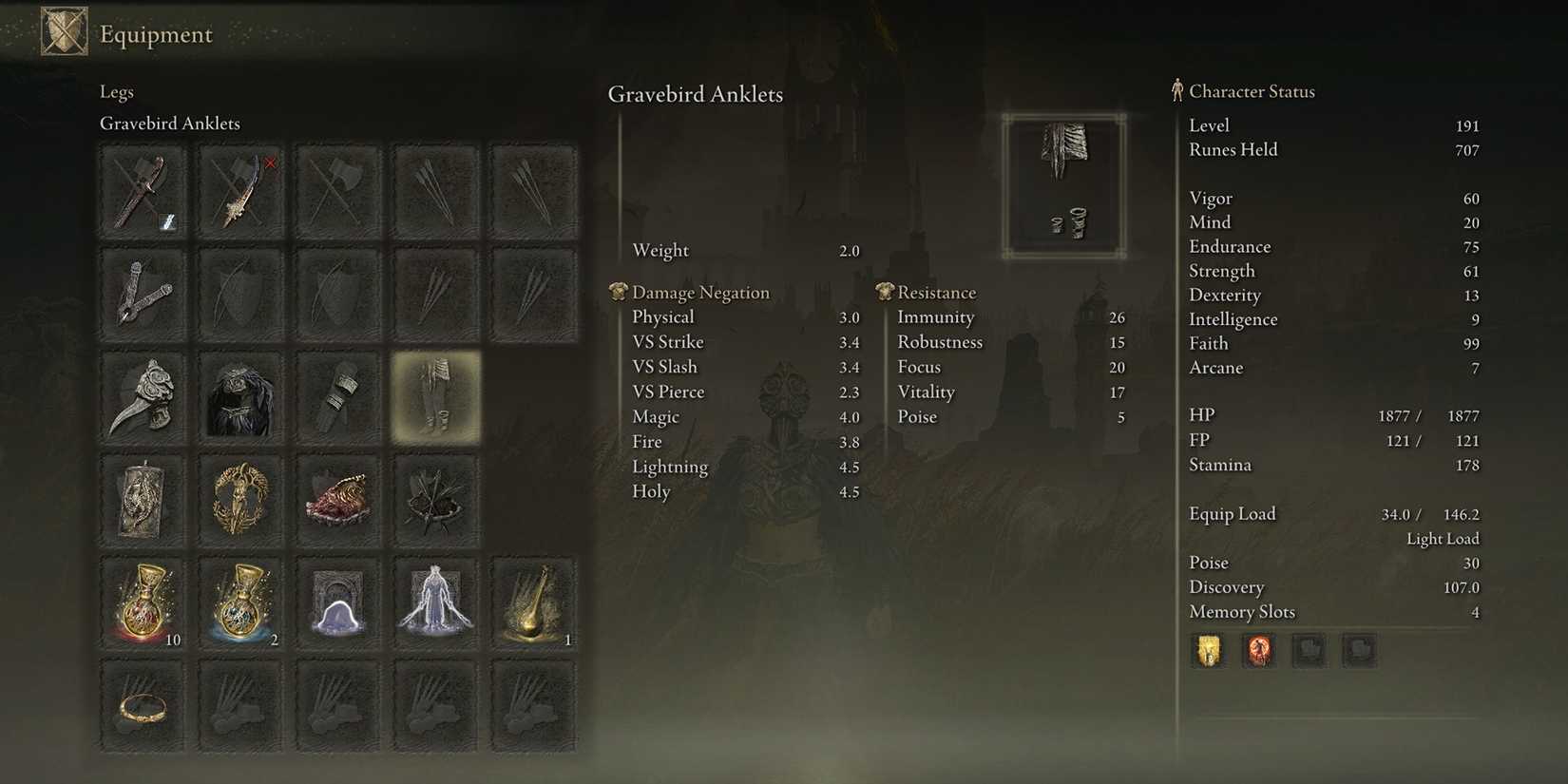This screenshot has width=1568, height=784.
Task: Select the arrows in the top row
Action: point(435,190)
